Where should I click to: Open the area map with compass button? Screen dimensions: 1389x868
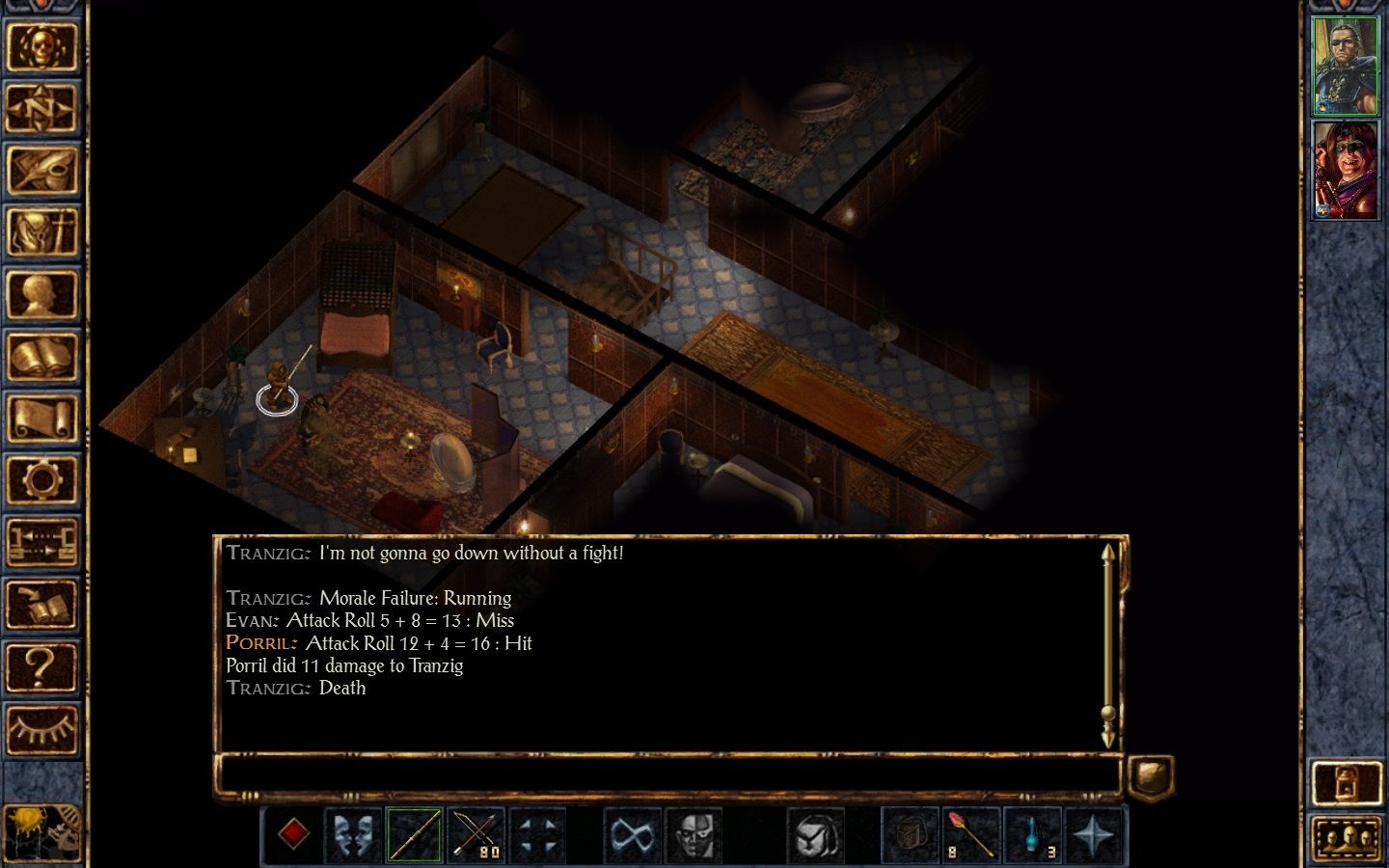point(41,107)
